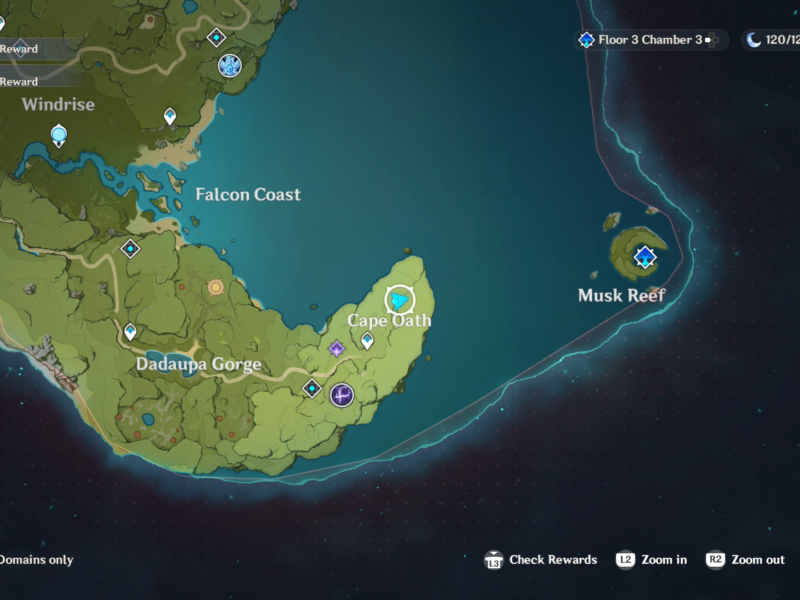
Task: Select the Statue of the Seven at Windrise
Action: 59,135
